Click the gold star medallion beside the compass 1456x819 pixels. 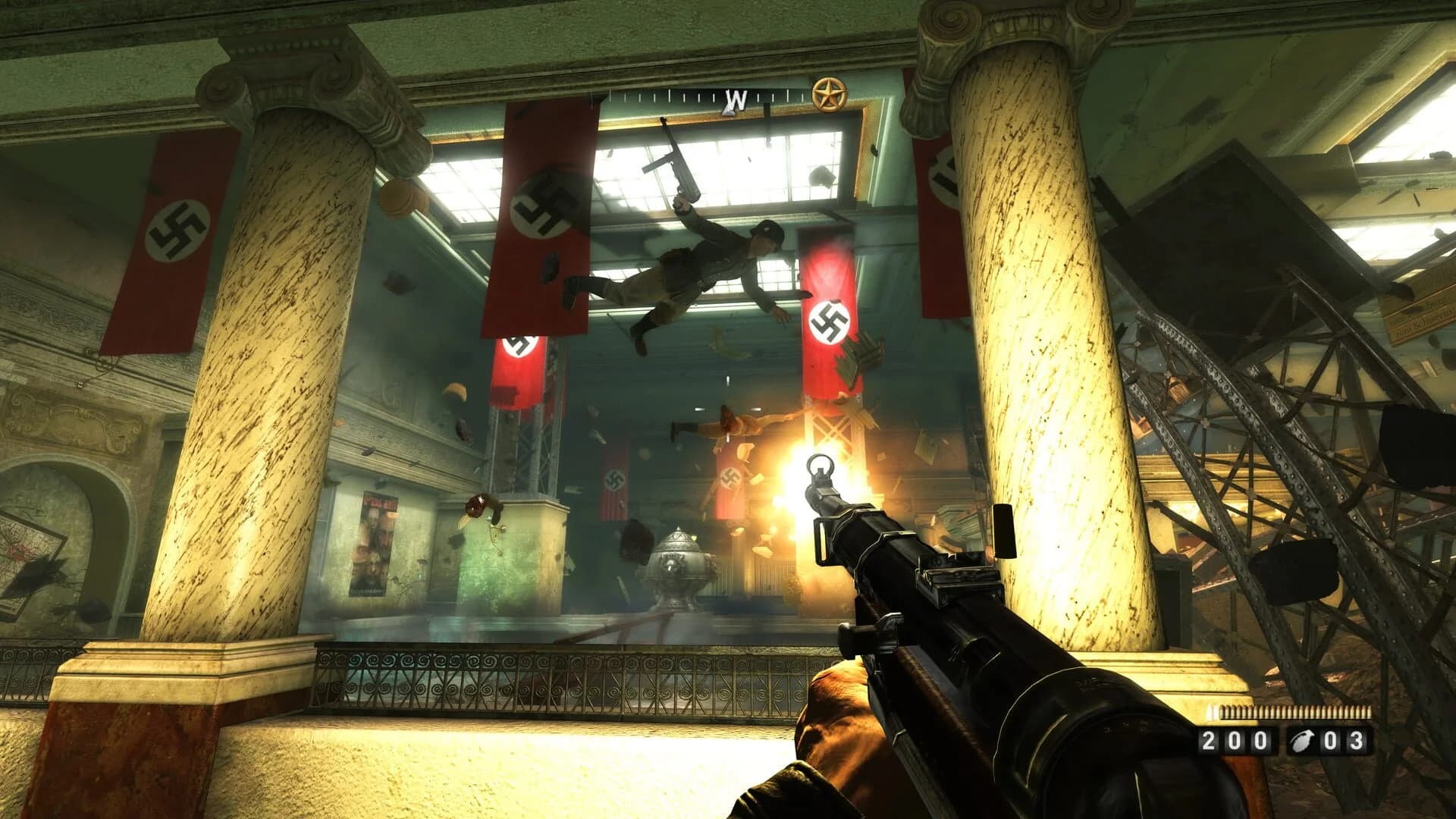point(828,93)
